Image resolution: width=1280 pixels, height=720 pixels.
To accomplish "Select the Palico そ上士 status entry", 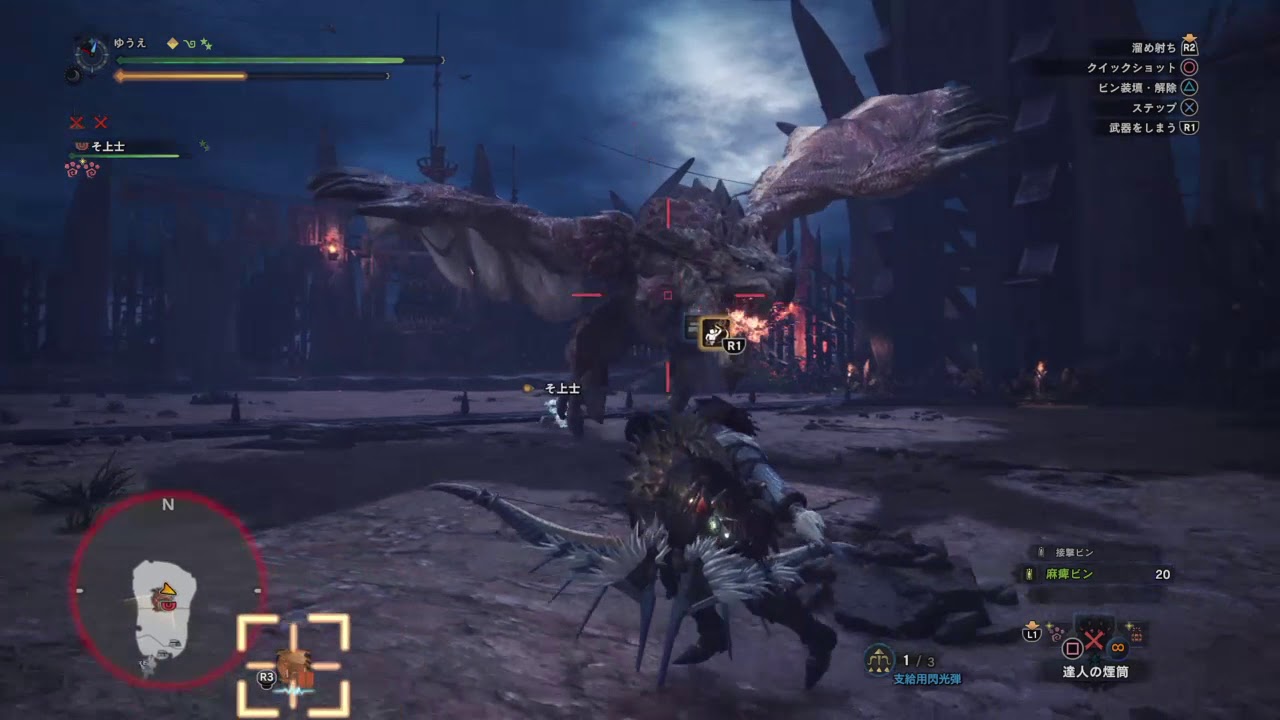I will [x=107, y=147].
